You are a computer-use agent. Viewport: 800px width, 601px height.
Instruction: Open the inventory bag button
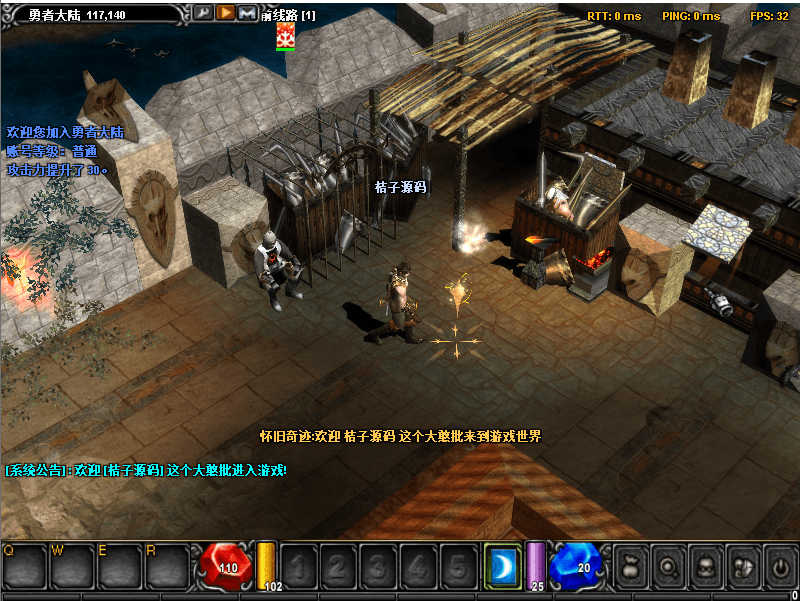(632, 567)
